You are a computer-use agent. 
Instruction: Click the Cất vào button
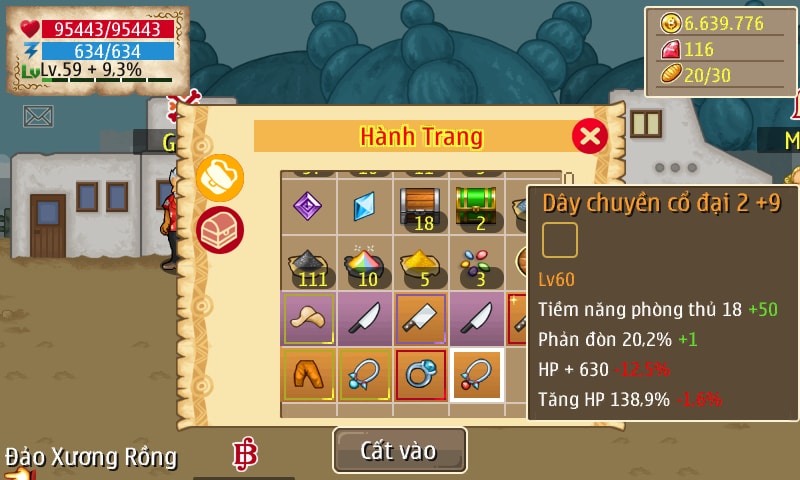point(399,450)
